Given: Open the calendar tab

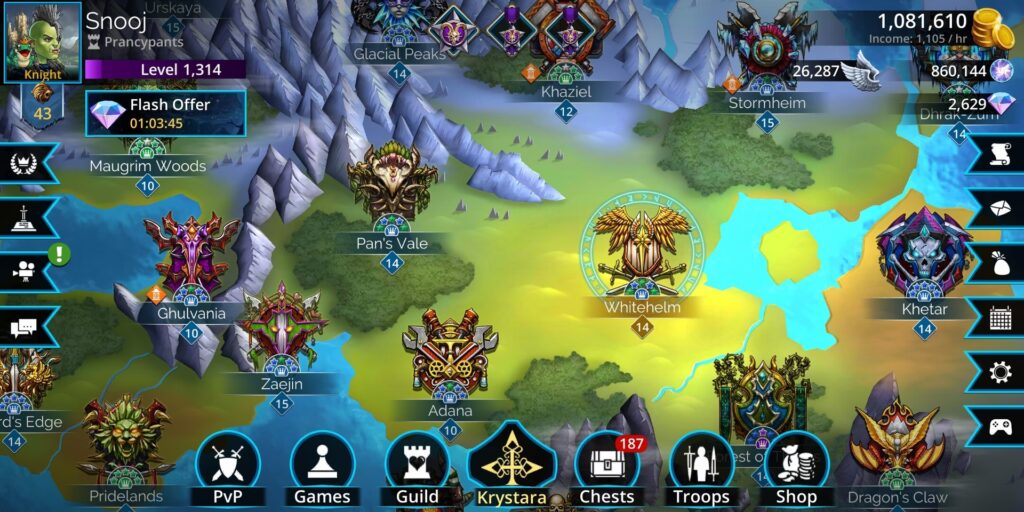Looking at the screenshot, I should [x=999, y=318].
